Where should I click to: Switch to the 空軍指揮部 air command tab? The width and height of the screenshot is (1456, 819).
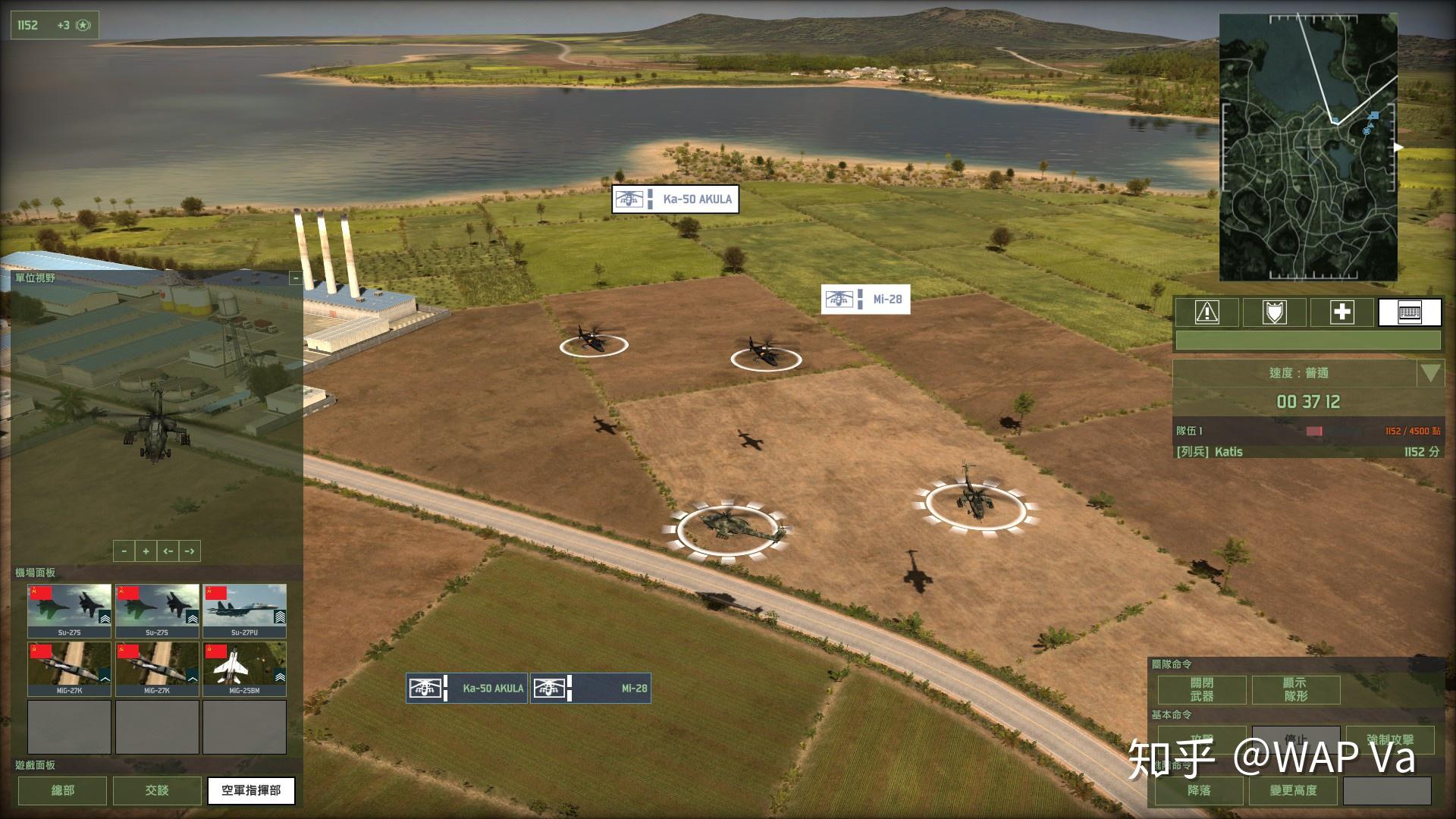[251, 790]
